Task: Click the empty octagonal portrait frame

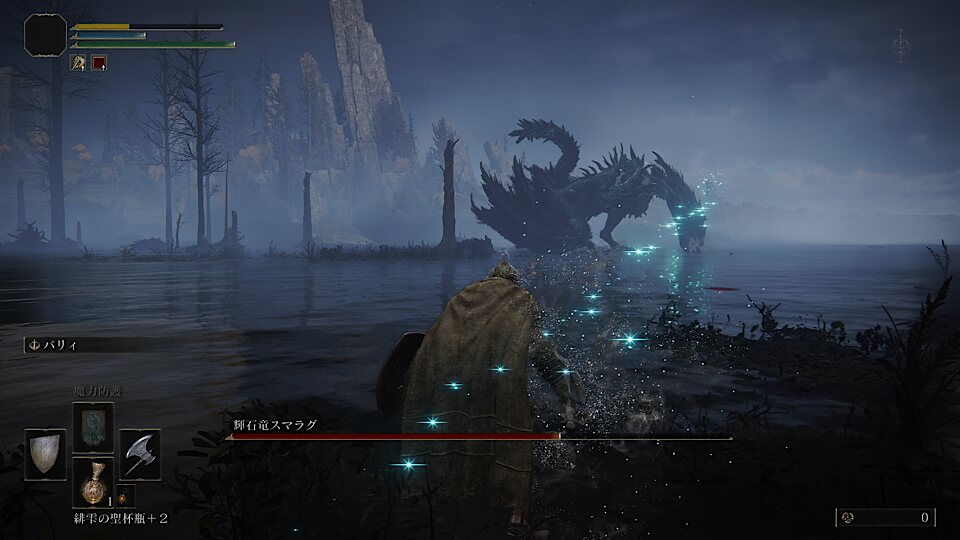Action: pyautogui.click(x=45, y=35)
